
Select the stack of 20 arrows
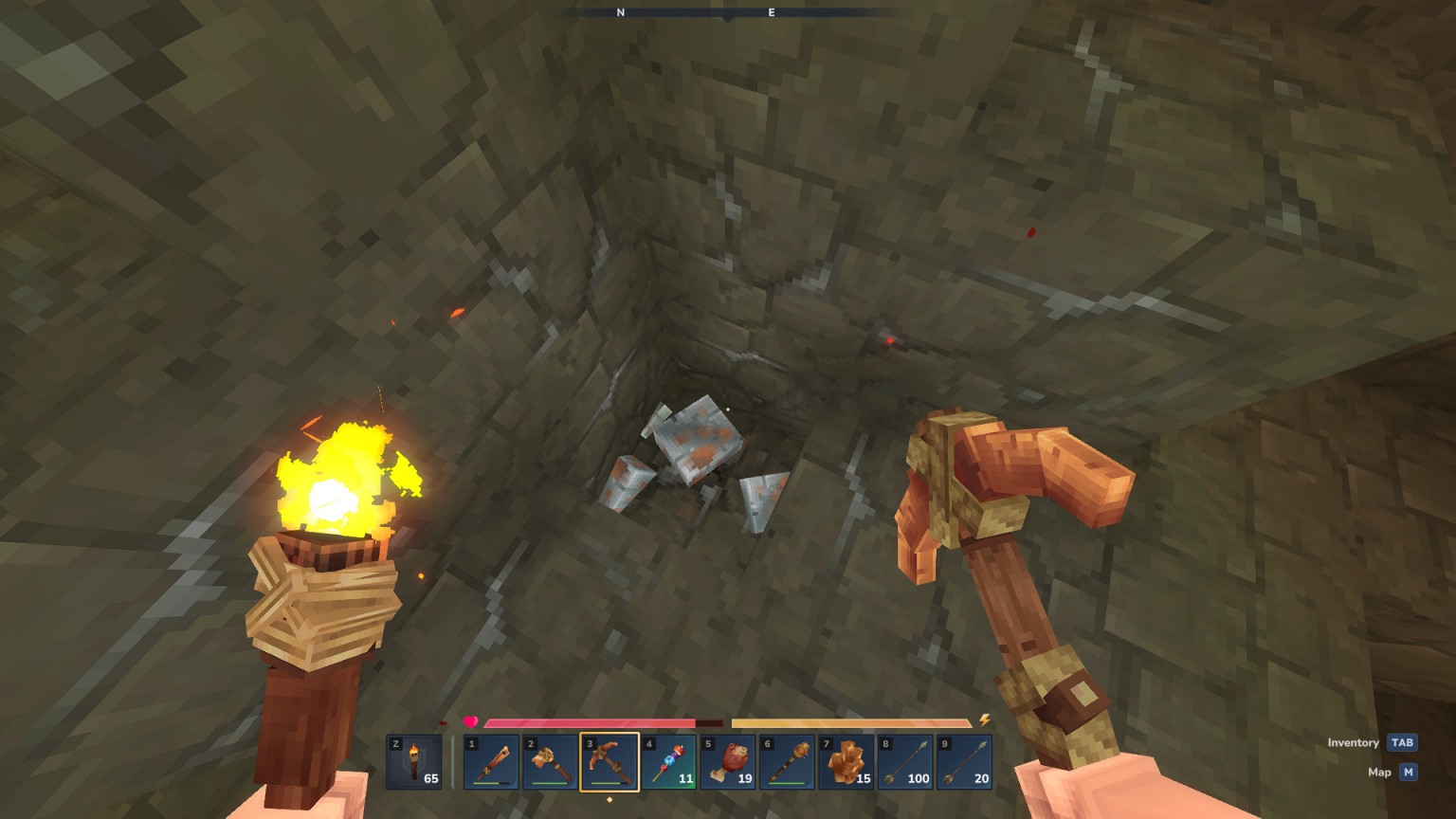(x=964, y=762)
